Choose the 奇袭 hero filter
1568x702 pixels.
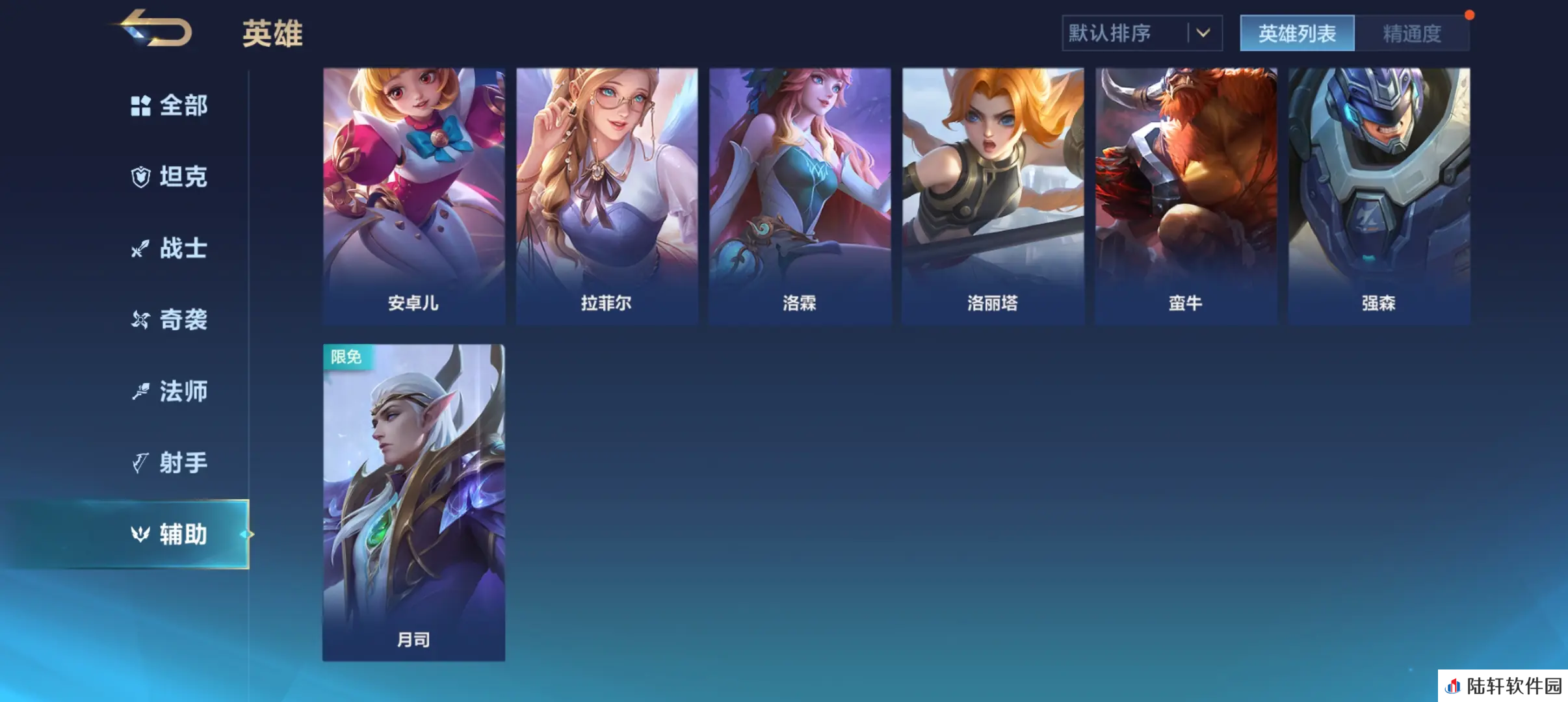pyautogui.click(x=170, y=320)
